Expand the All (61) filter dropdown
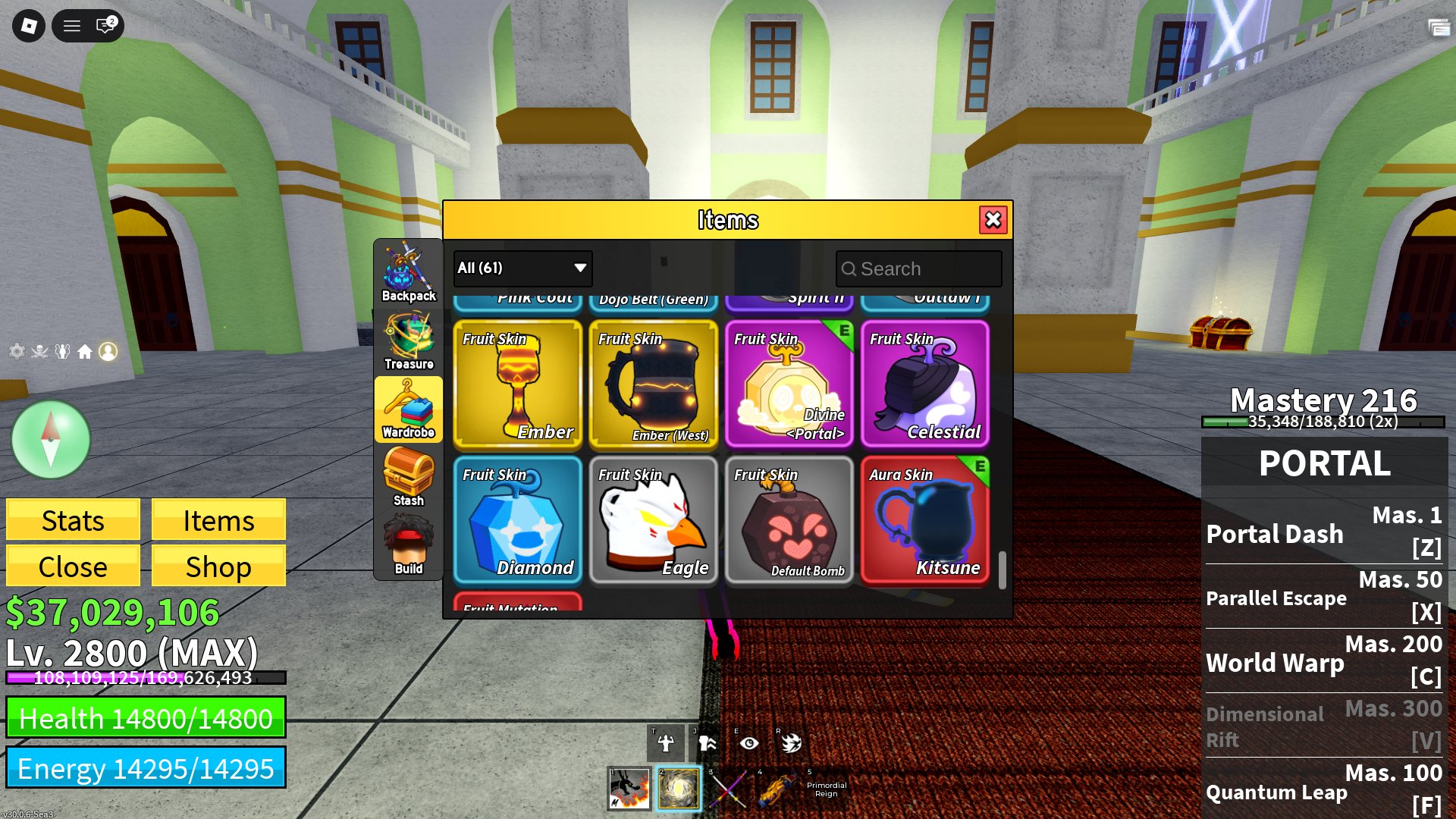The image size is (1456, 819). click(521, 268)
